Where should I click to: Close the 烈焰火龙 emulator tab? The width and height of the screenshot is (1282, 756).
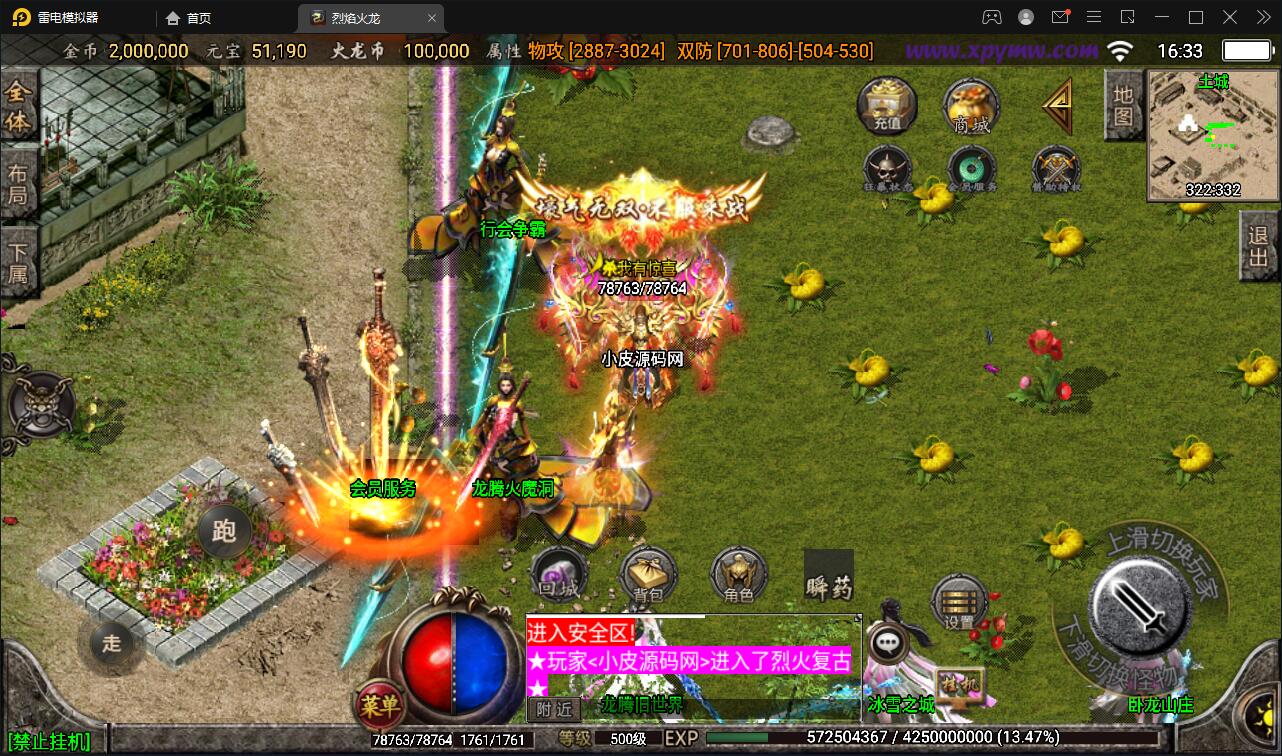tap(432, 18)
